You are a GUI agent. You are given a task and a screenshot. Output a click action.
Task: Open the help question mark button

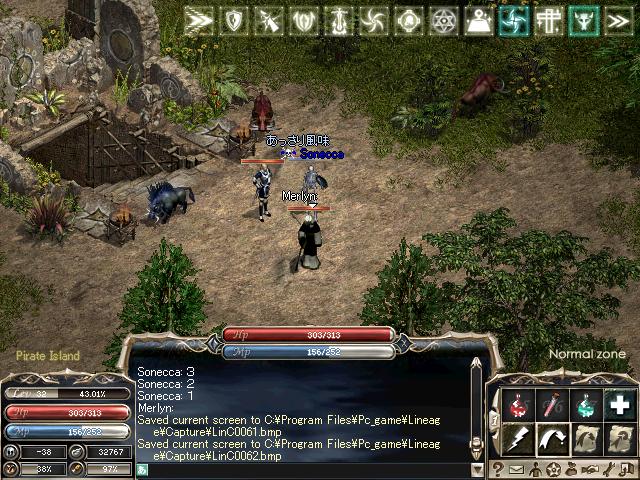[x=497, y=468]
